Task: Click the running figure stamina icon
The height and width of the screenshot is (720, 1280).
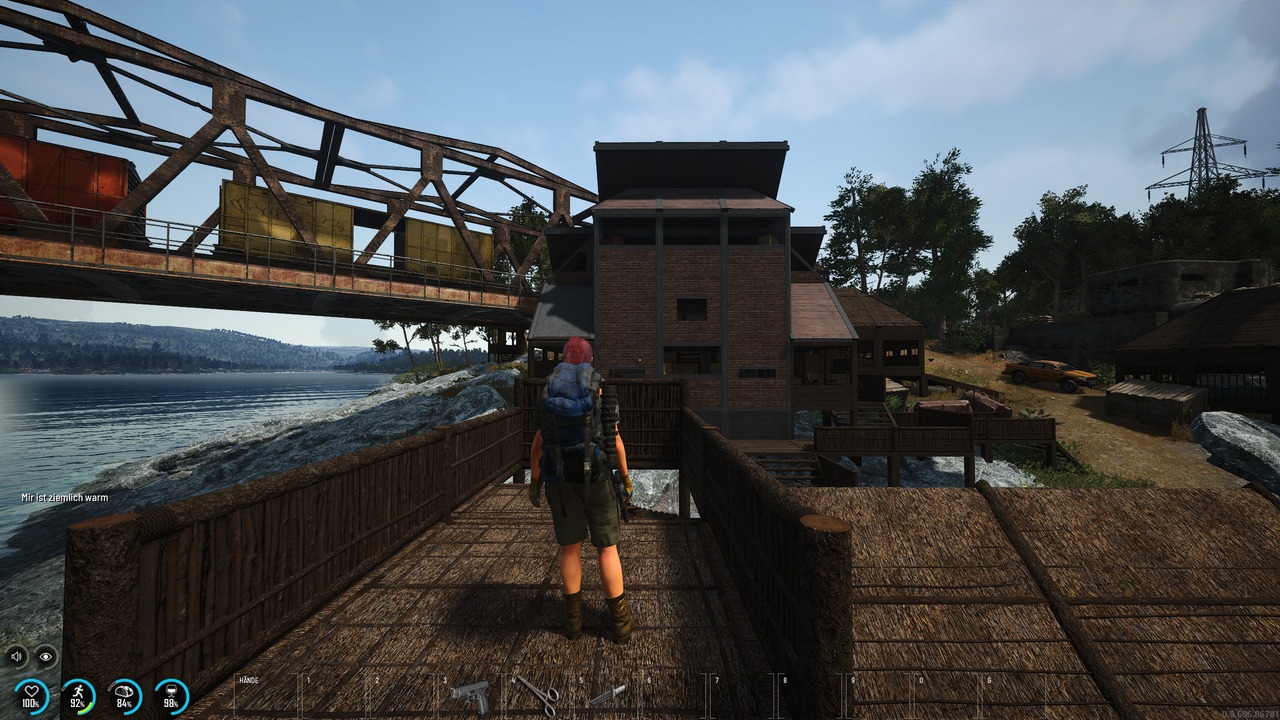Action: pos(78,696)
